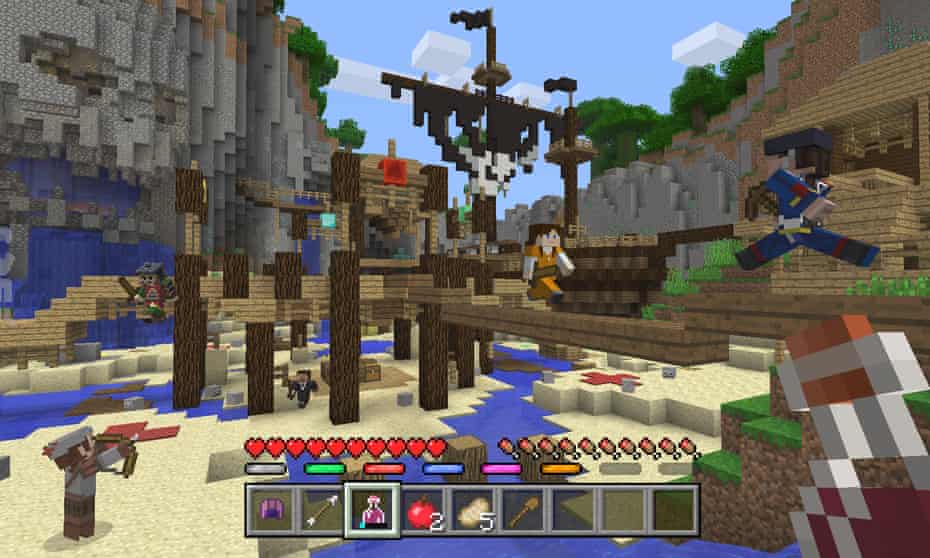
Task: Choose the wooden shovel hotbar slot
Action: (x=525, y=510)
